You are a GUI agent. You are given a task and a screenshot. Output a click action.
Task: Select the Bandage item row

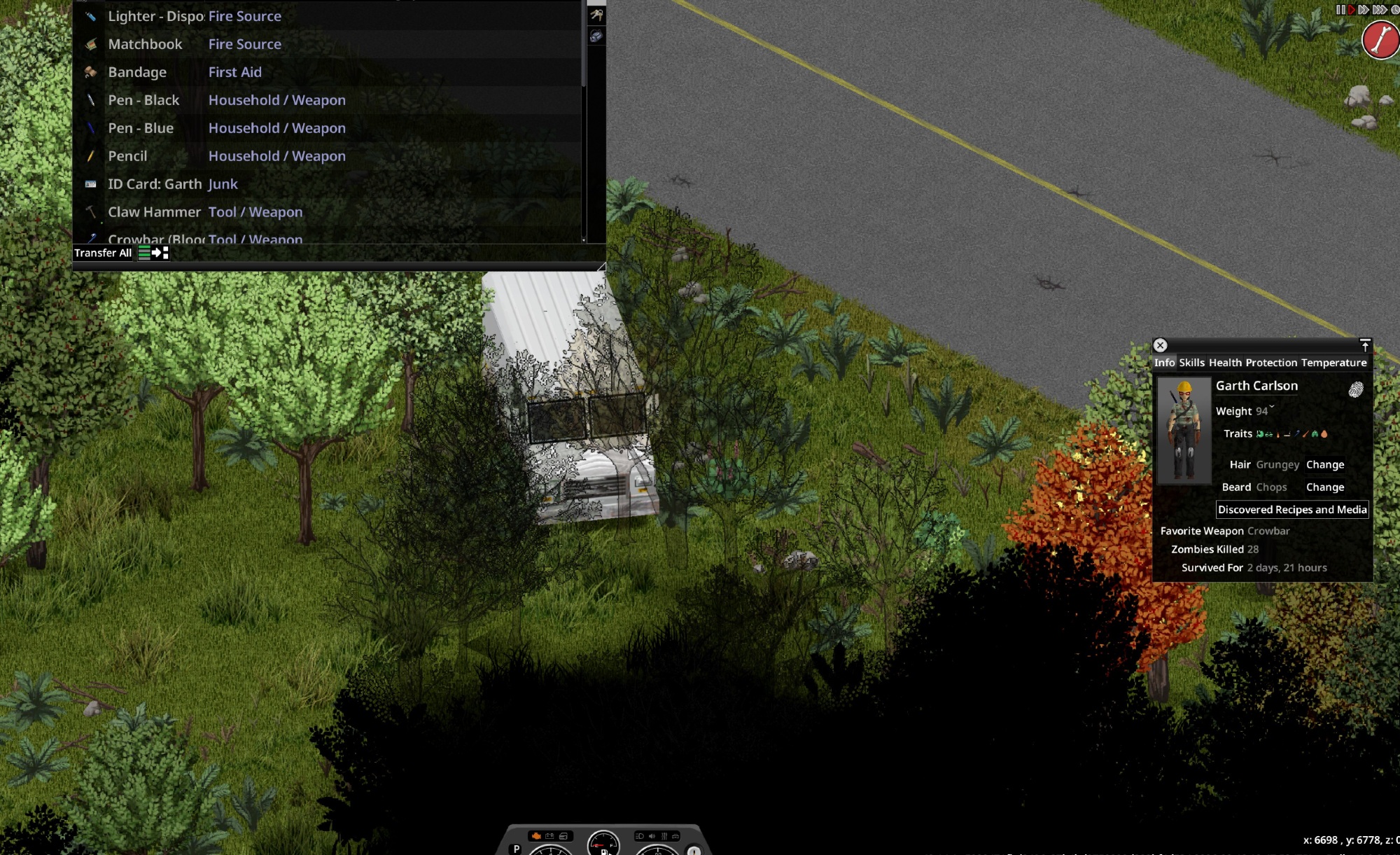[x=137, y=72]
